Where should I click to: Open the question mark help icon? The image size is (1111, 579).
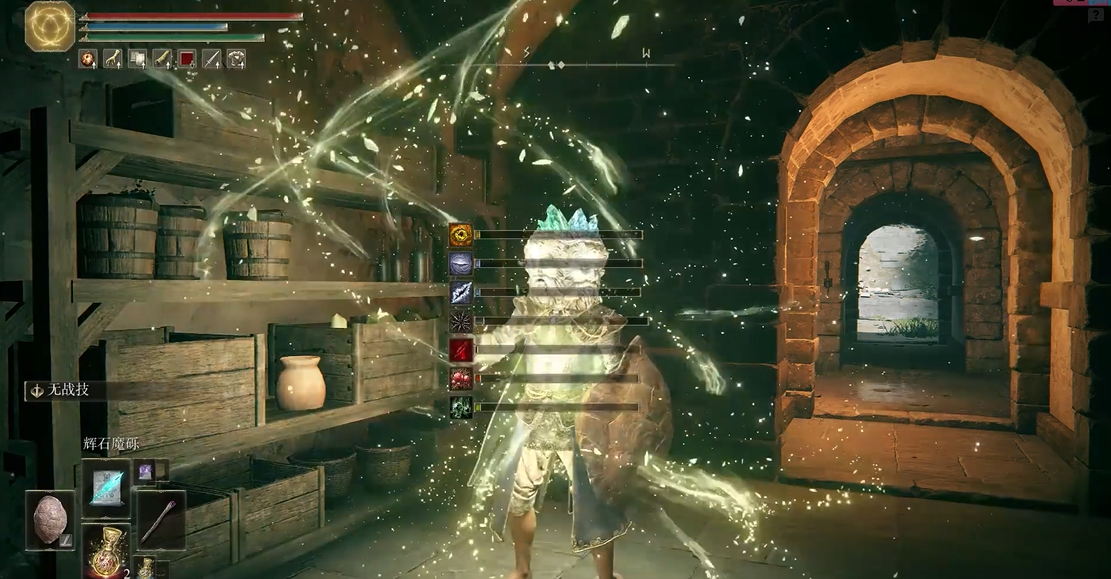point(1096,15)
